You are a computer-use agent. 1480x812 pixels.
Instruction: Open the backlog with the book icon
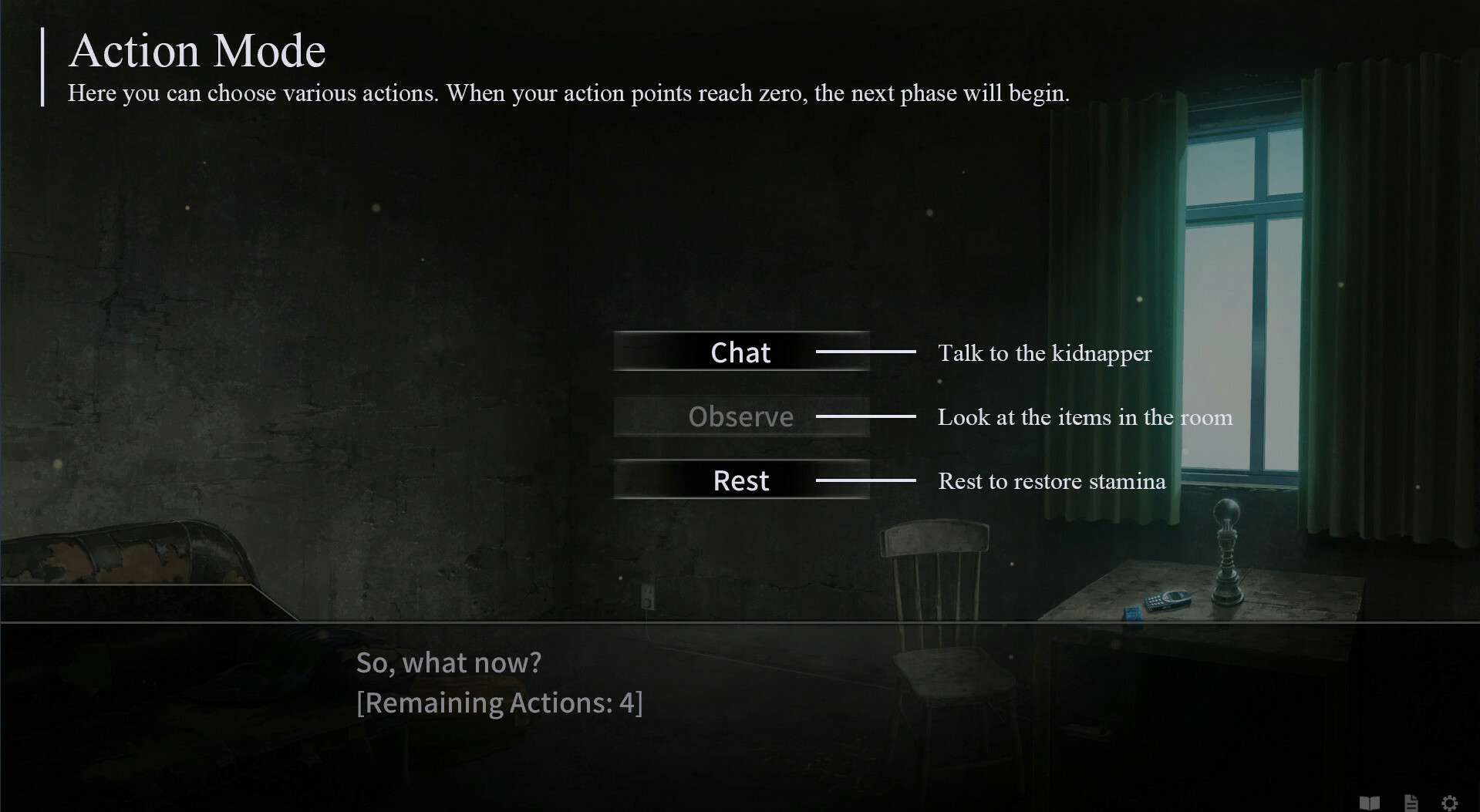click(x=1370, y=803)
